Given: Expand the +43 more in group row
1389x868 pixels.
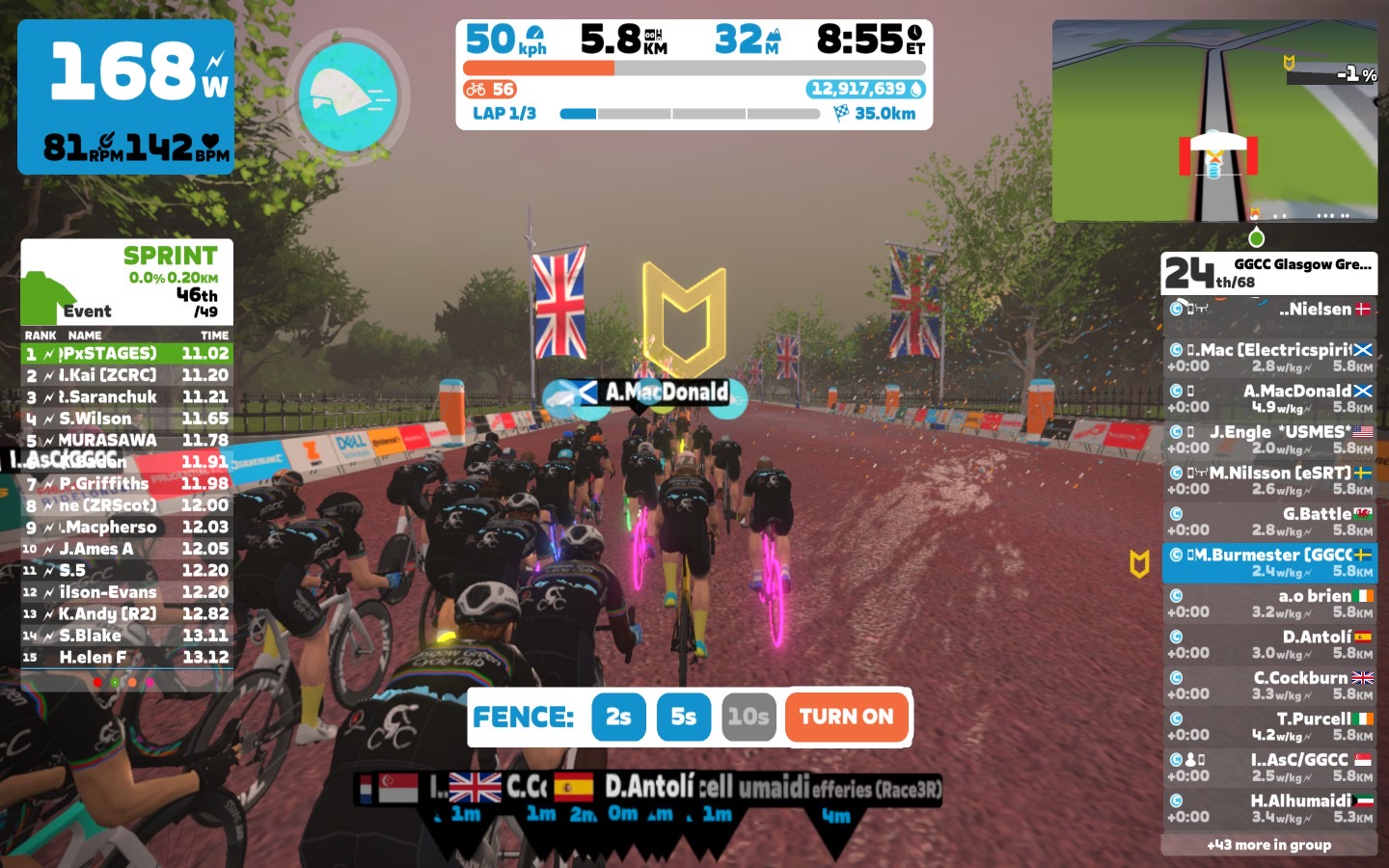Looking at the screenshot, I should [x=1268, y=845].
